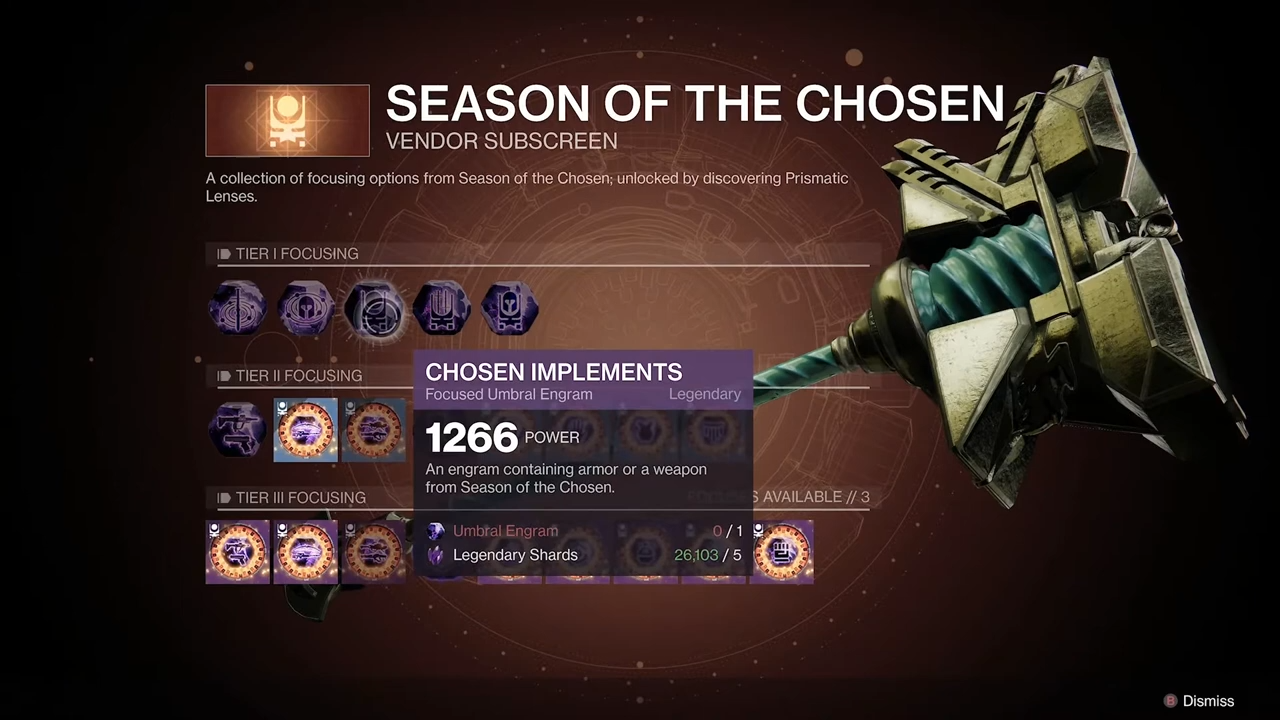Pick the Tier I helmet engram with orbit rings
Screen dimensions: 1280x720
click(x=306, y=308)
